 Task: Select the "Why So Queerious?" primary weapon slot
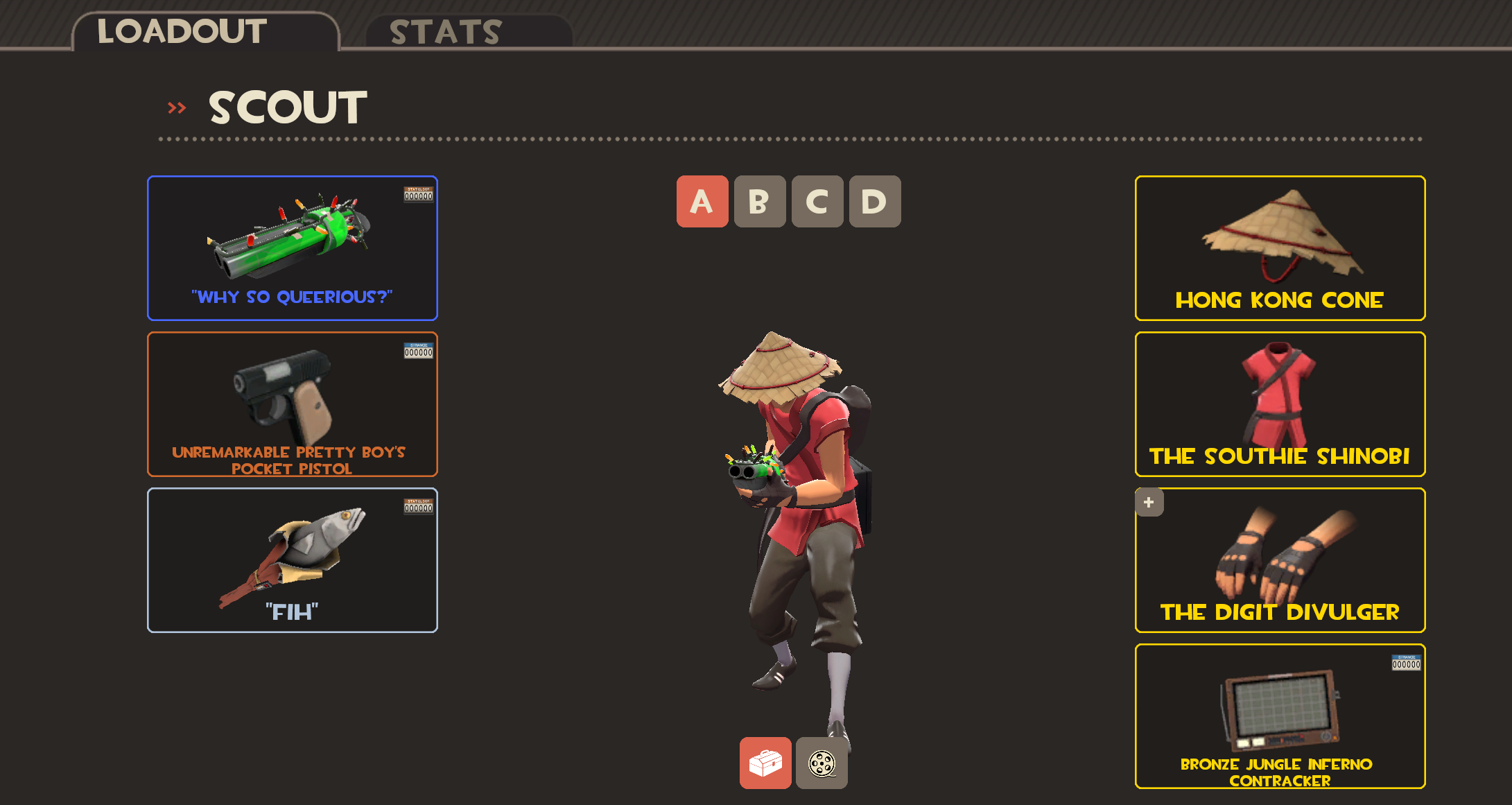pyautogui.click(x=292, y=248)
